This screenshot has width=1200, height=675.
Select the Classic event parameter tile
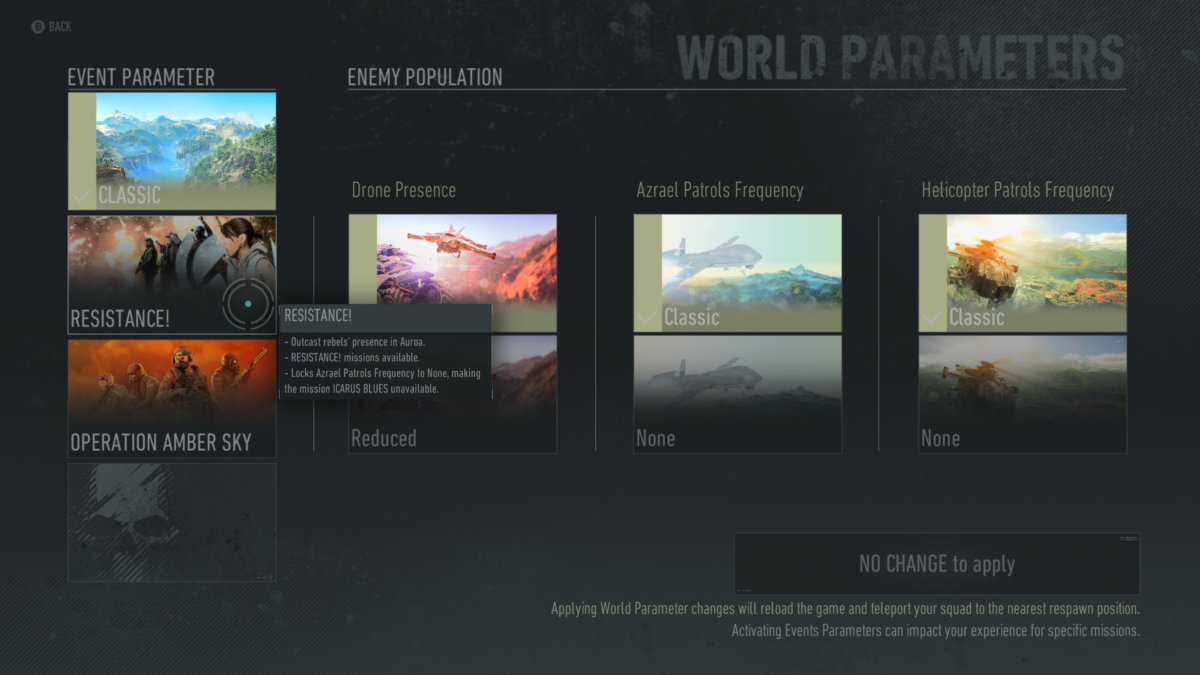point(172,151)
